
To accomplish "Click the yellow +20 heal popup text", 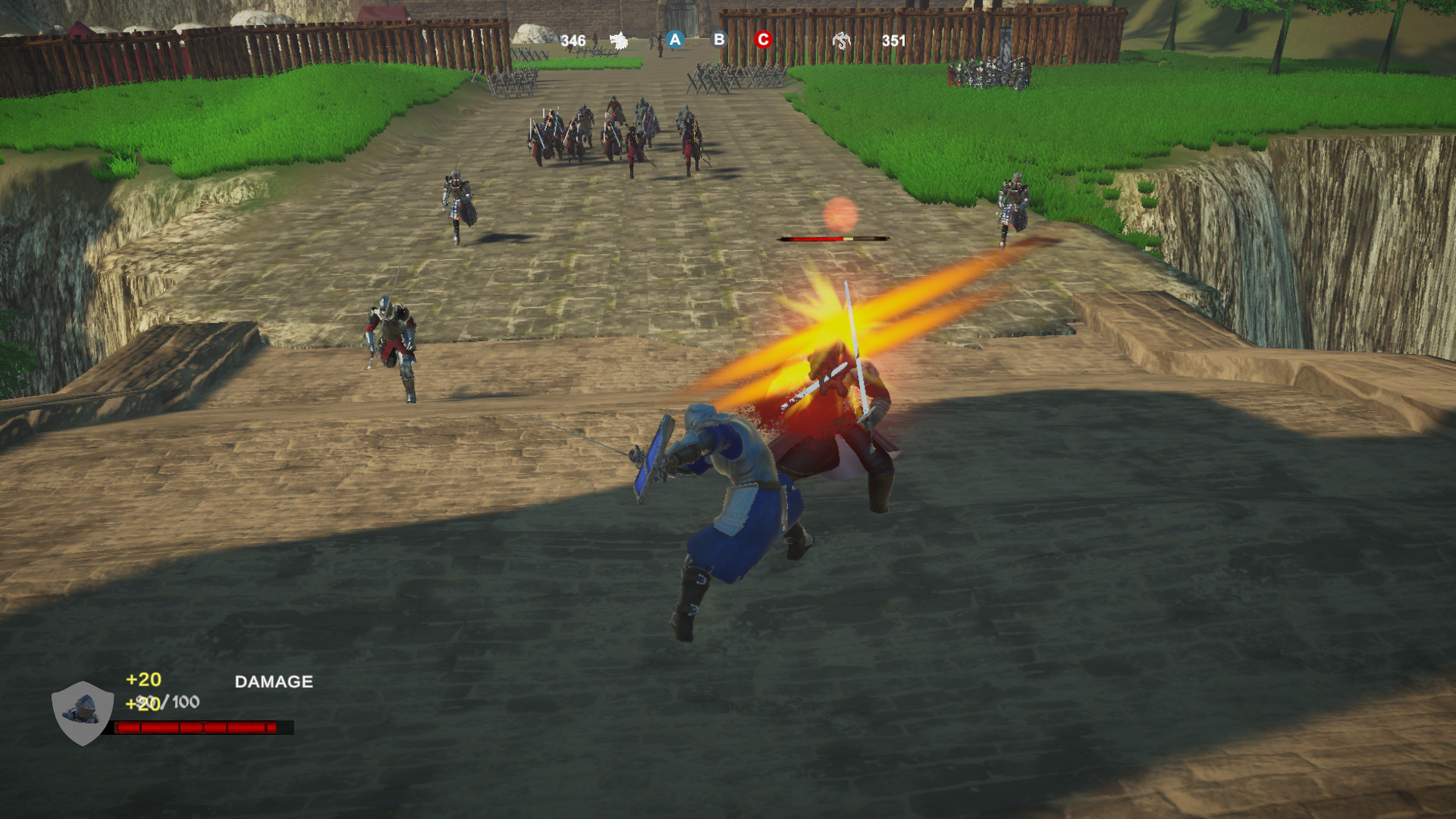I will click(x=144, y=681).
